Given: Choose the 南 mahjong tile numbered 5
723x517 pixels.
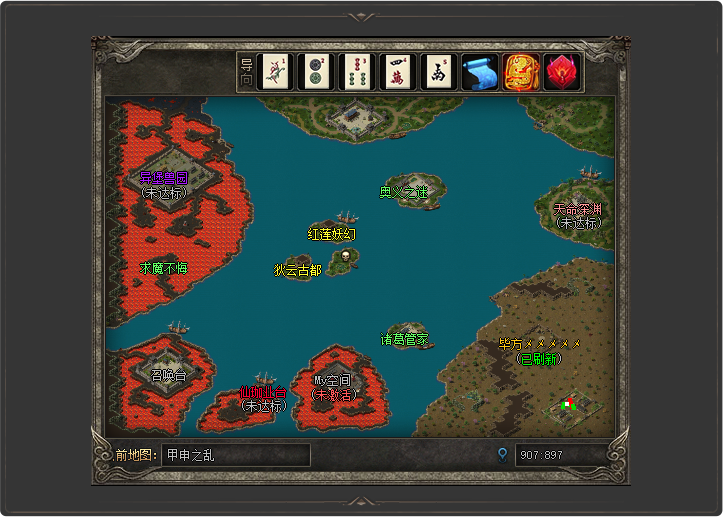Looking at the screenshot, I should (x=439, y=72).
